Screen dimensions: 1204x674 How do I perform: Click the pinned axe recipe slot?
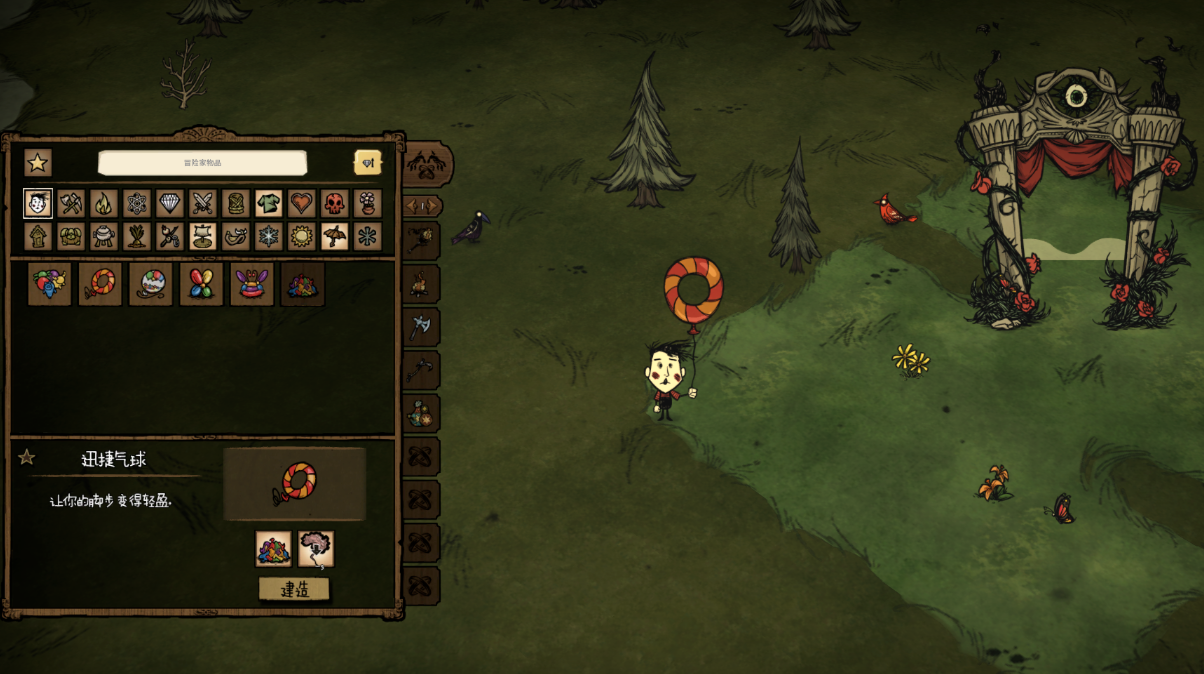click(421, 326)
